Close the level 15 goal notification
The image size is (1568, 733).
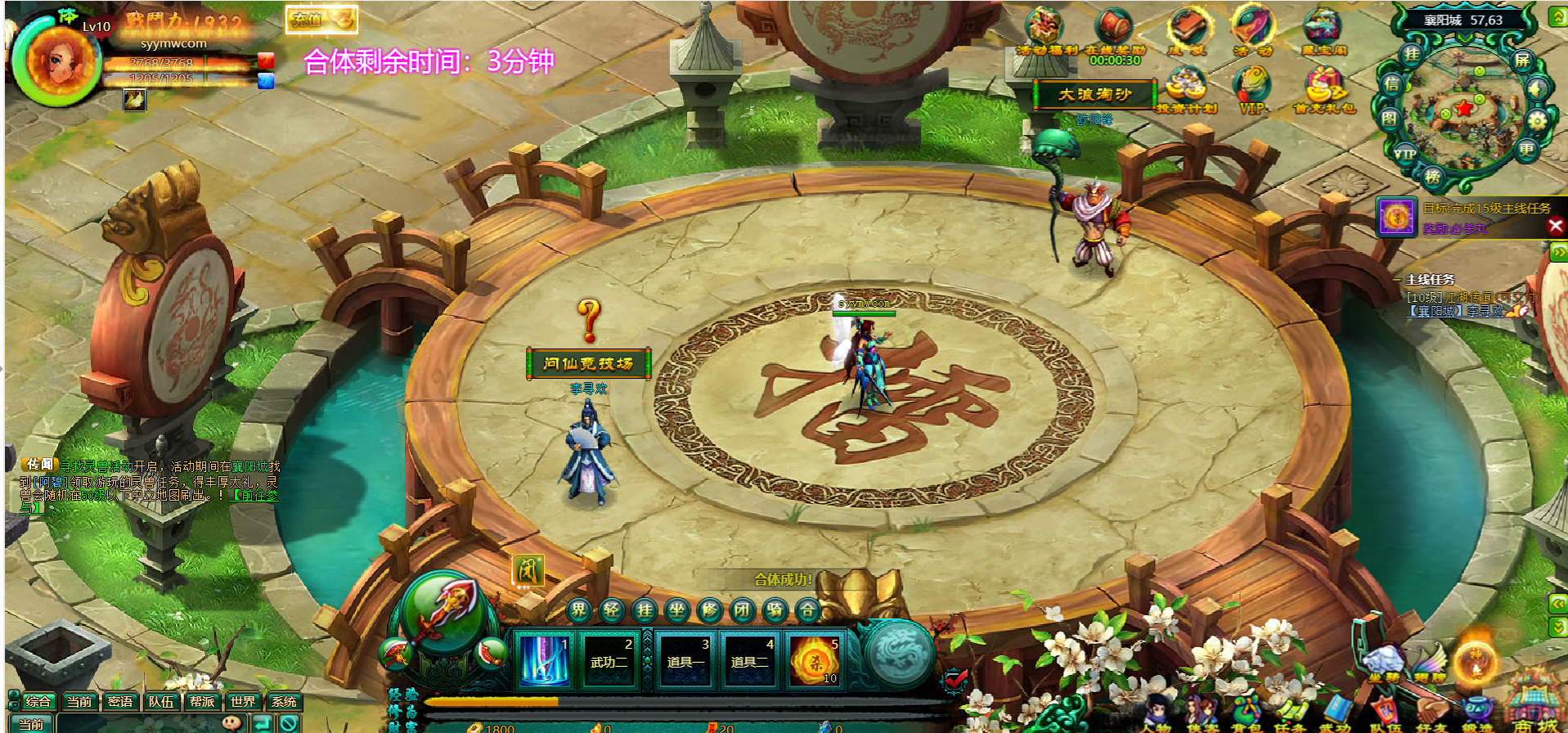[x=1556, y=227]
